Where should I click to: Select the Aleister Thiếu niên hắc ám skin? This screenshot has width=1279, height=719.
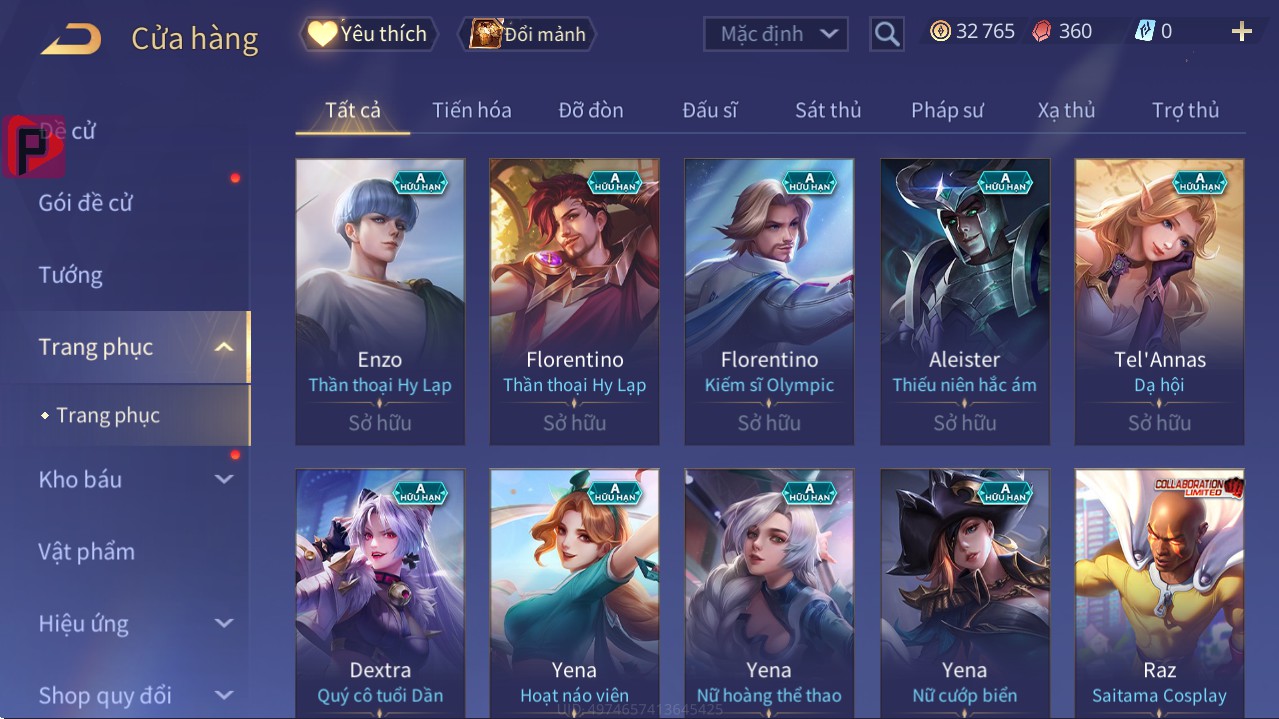coord(965,300)
